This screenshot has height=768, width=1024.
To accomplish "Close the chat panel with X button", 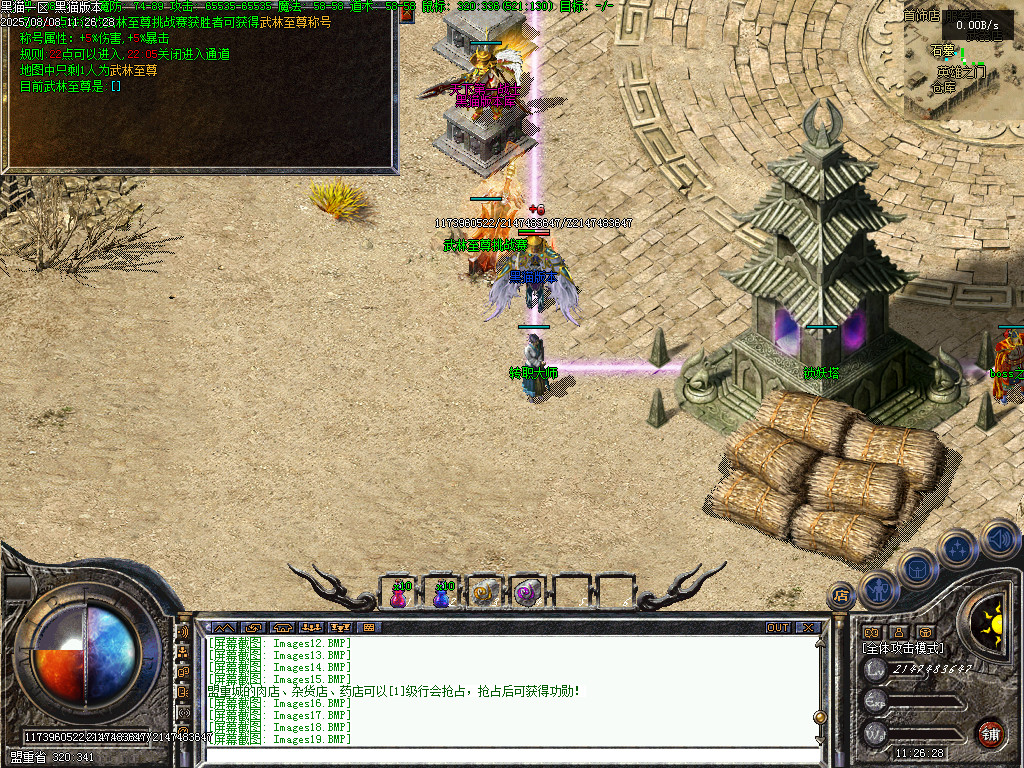I will pos(808,628).
